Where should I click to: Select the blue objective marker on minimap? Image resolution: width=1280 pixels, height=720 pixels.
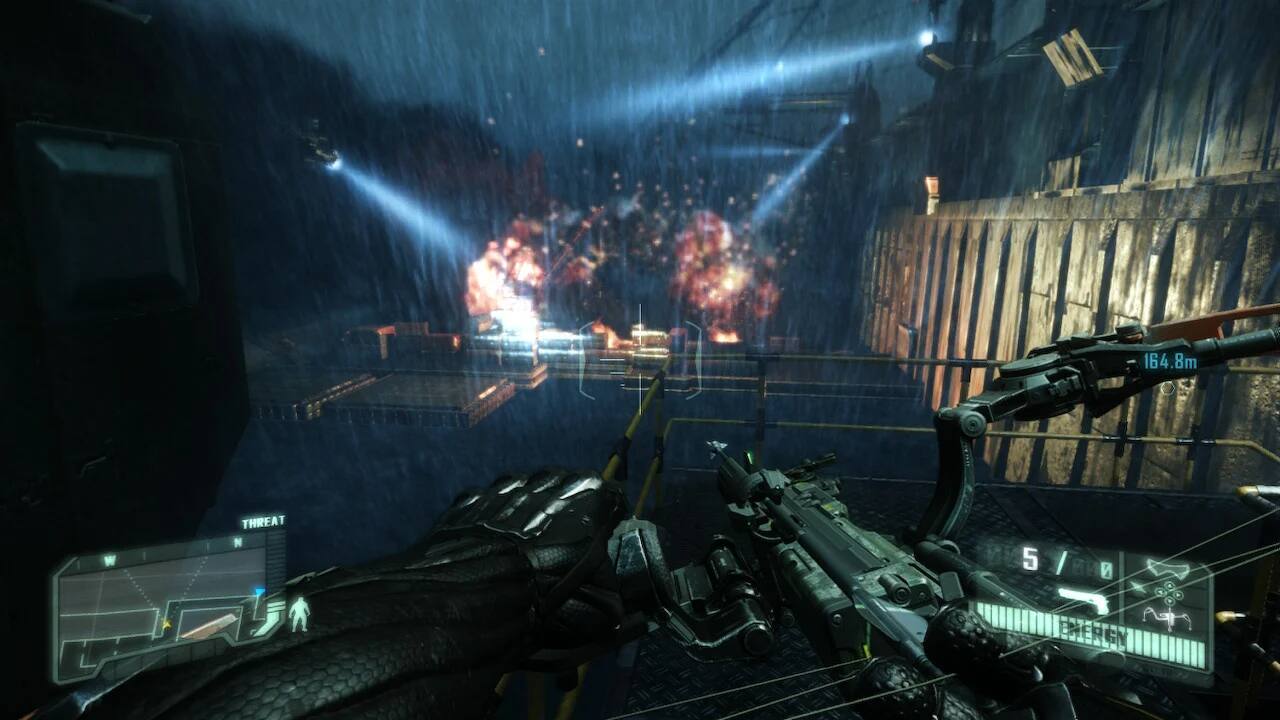pos(260,592)
